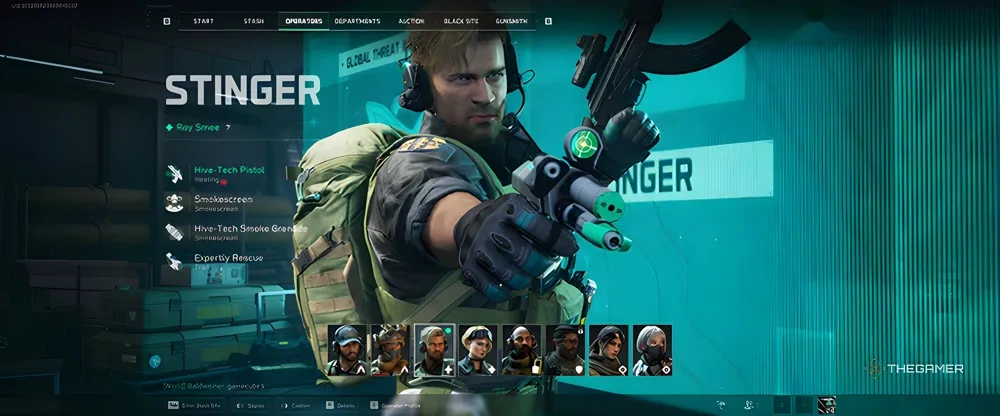Choose the dark-hooded woman operator
Image resolution: width=1000 pixels, height=416 pixels.
608,350
